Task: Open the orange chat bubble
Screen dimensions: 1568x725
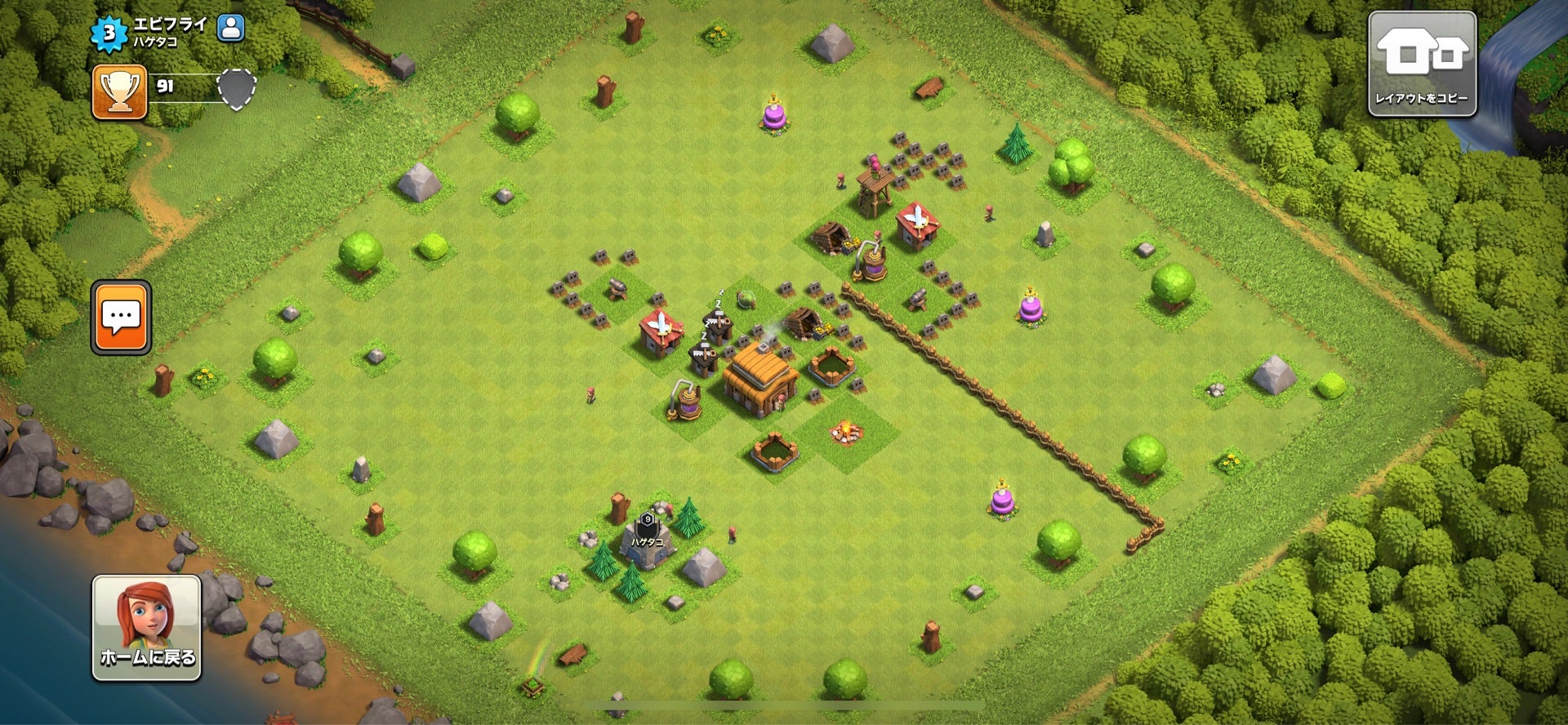Action: [x=121, y=318]
